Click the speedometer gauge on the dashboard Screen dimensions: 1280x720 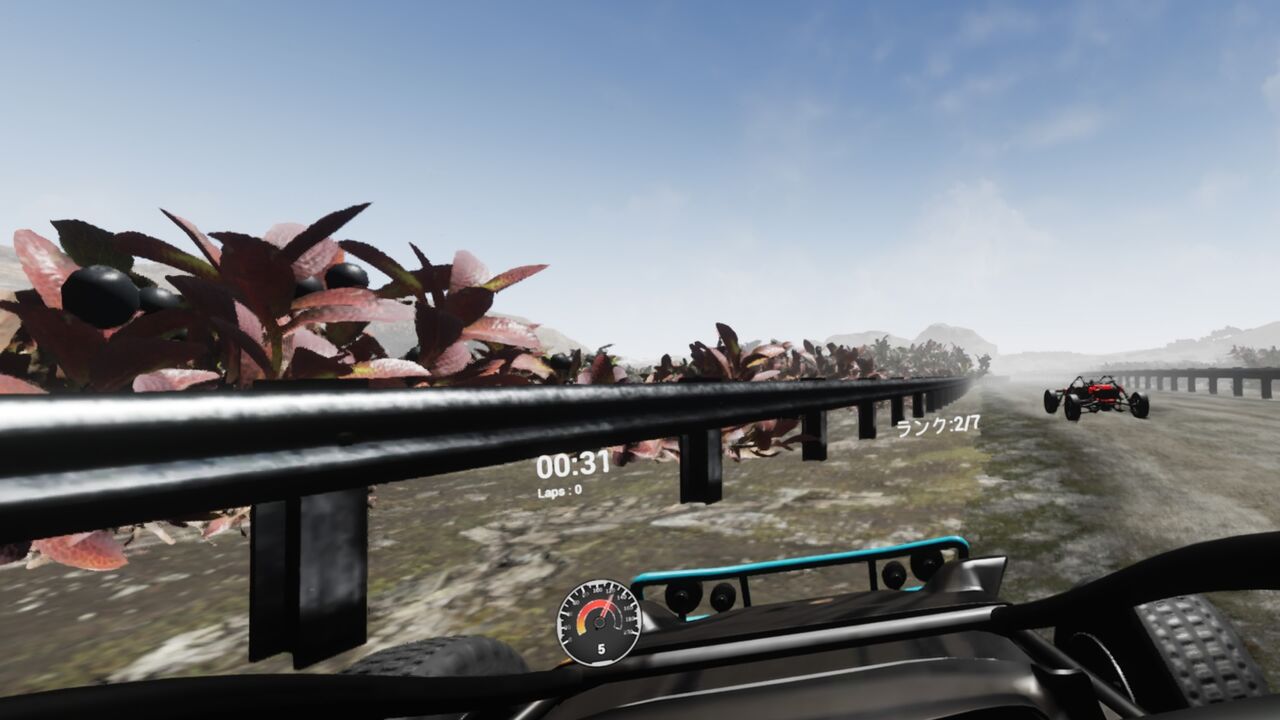tap(599, 622)
